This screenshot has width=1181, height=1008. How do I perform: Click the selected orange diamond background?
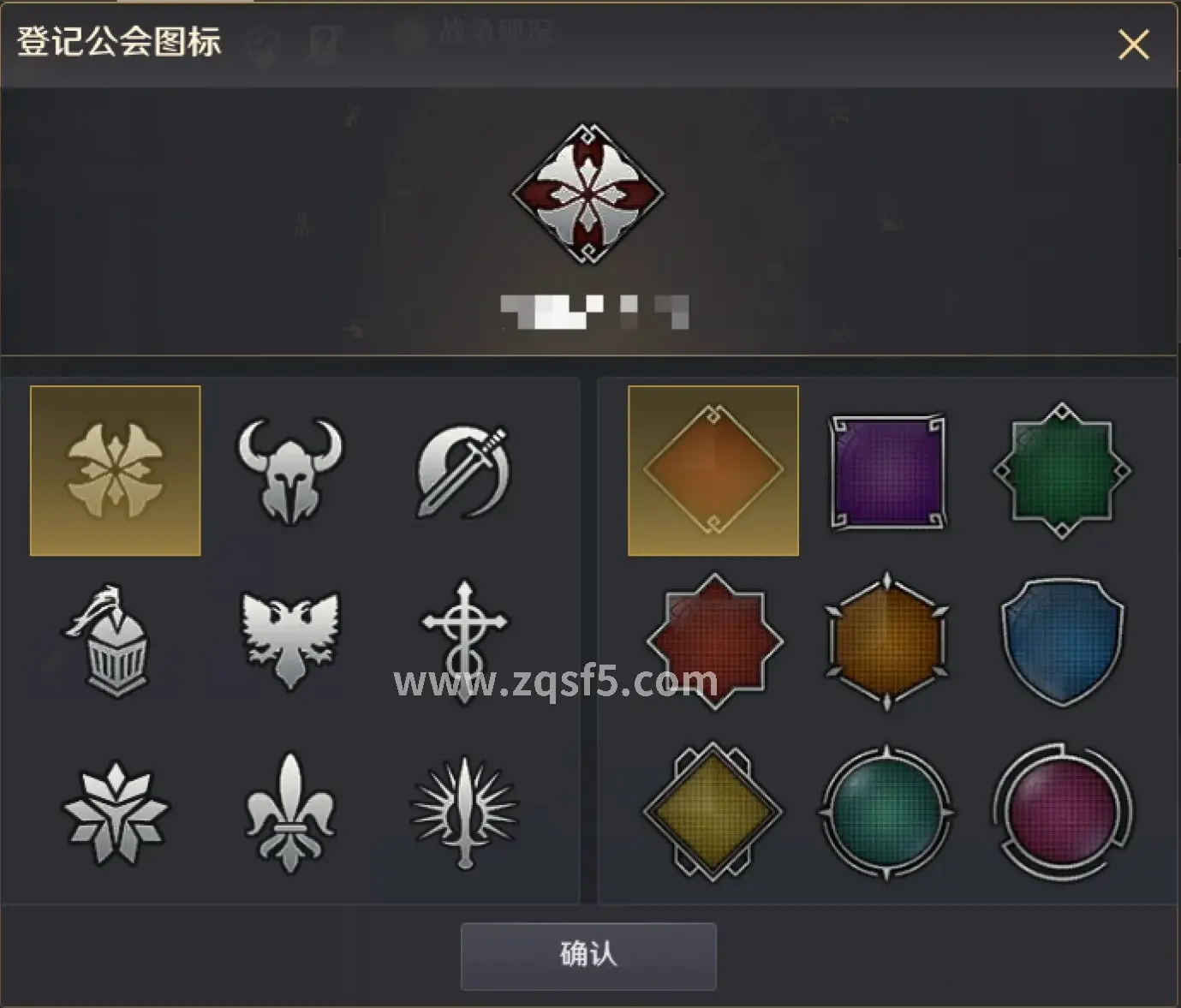(x=712, y=468)
